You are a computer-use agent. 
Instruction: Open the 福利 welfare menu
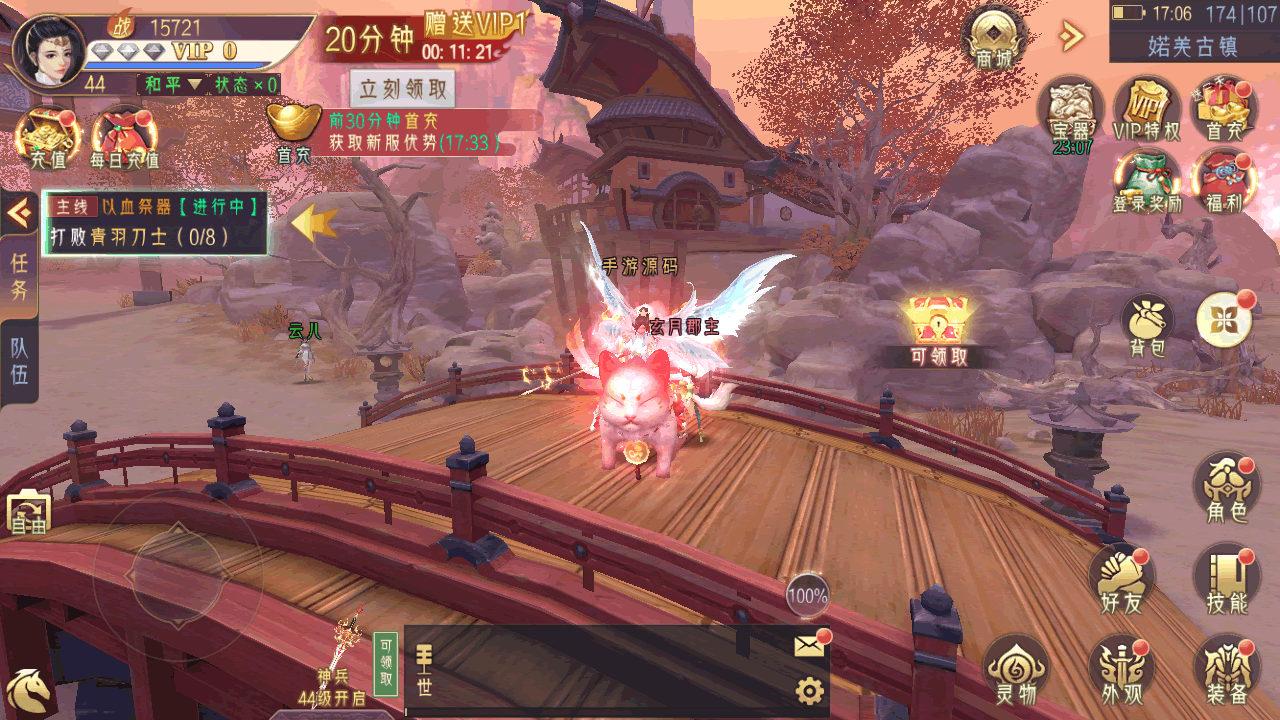pos(1224,182)
